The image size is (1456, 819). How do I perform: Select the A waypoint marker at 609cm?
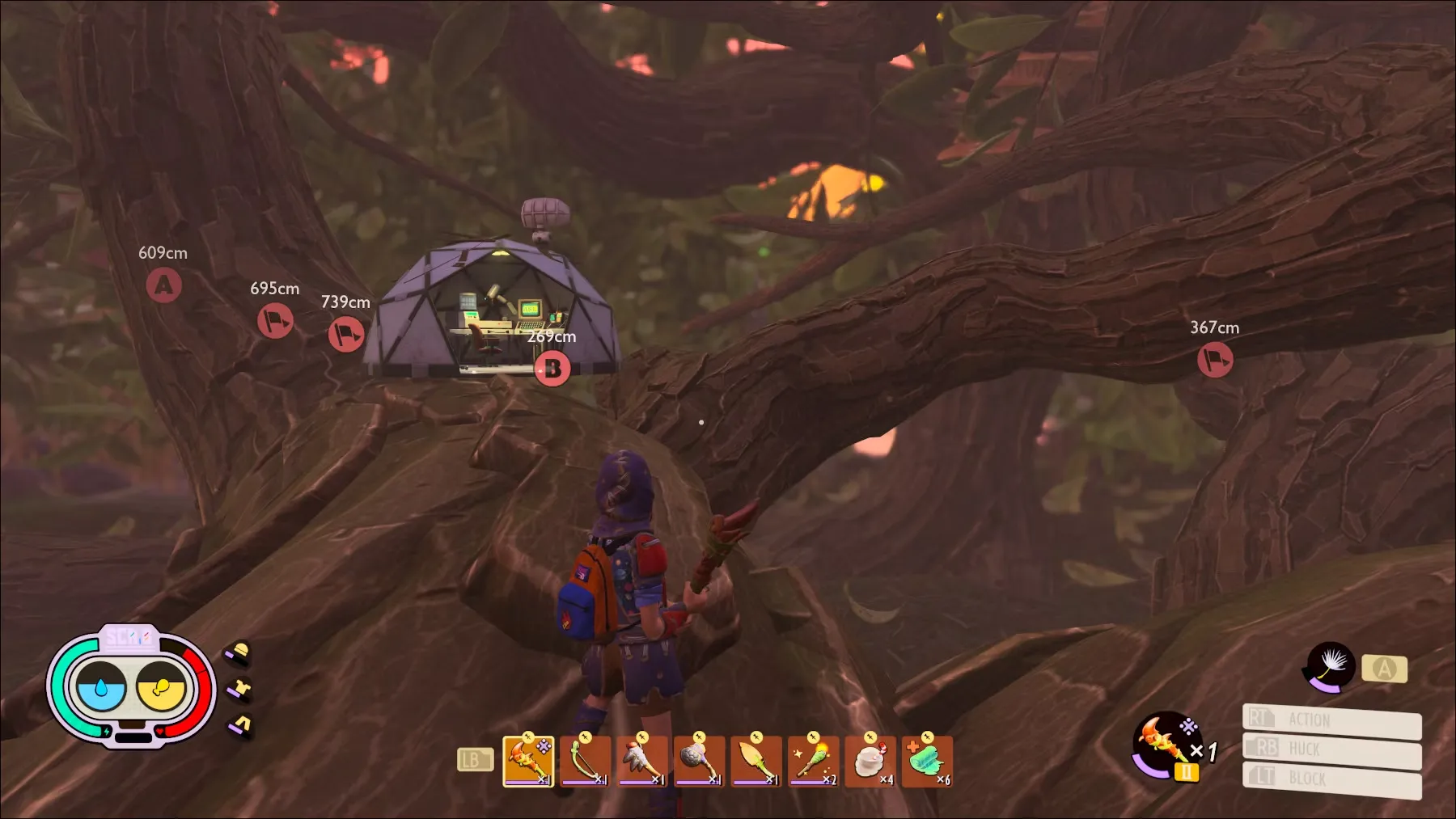pyautogui.click(x=163, y=285)
